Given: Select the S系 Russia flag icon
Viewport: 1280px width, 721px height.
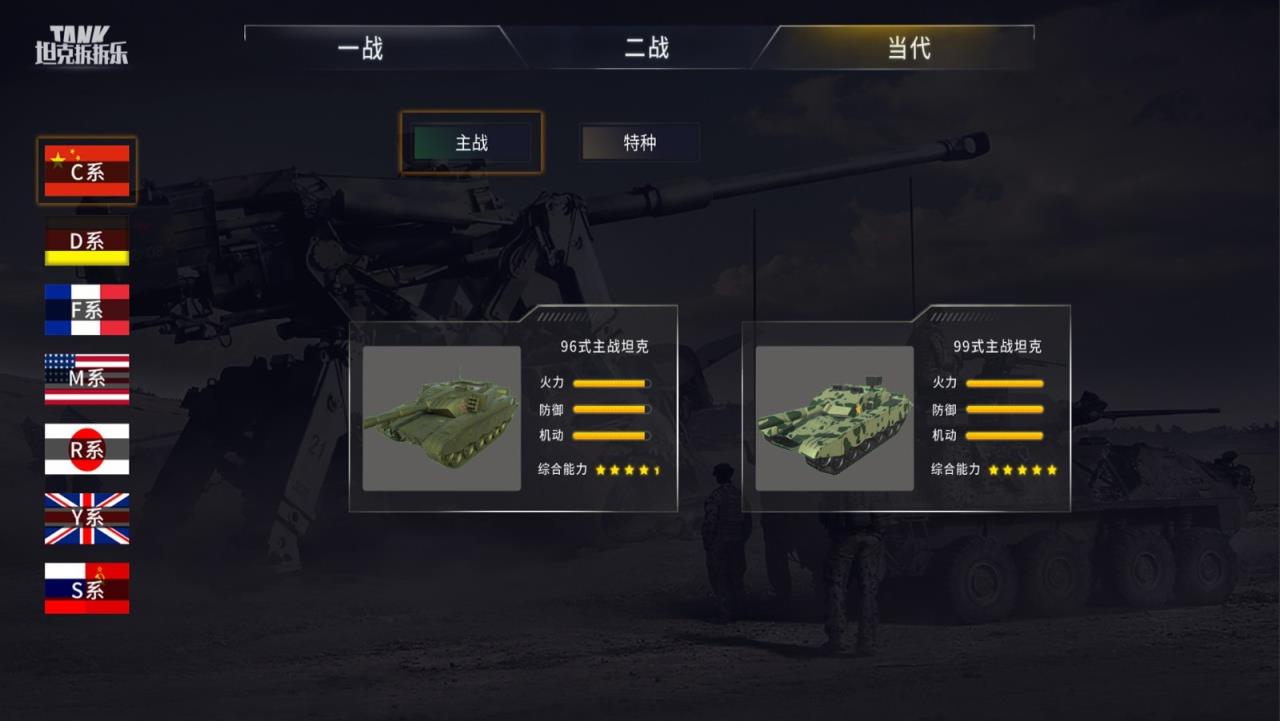Looking at the screenshot, I should 86,590.
